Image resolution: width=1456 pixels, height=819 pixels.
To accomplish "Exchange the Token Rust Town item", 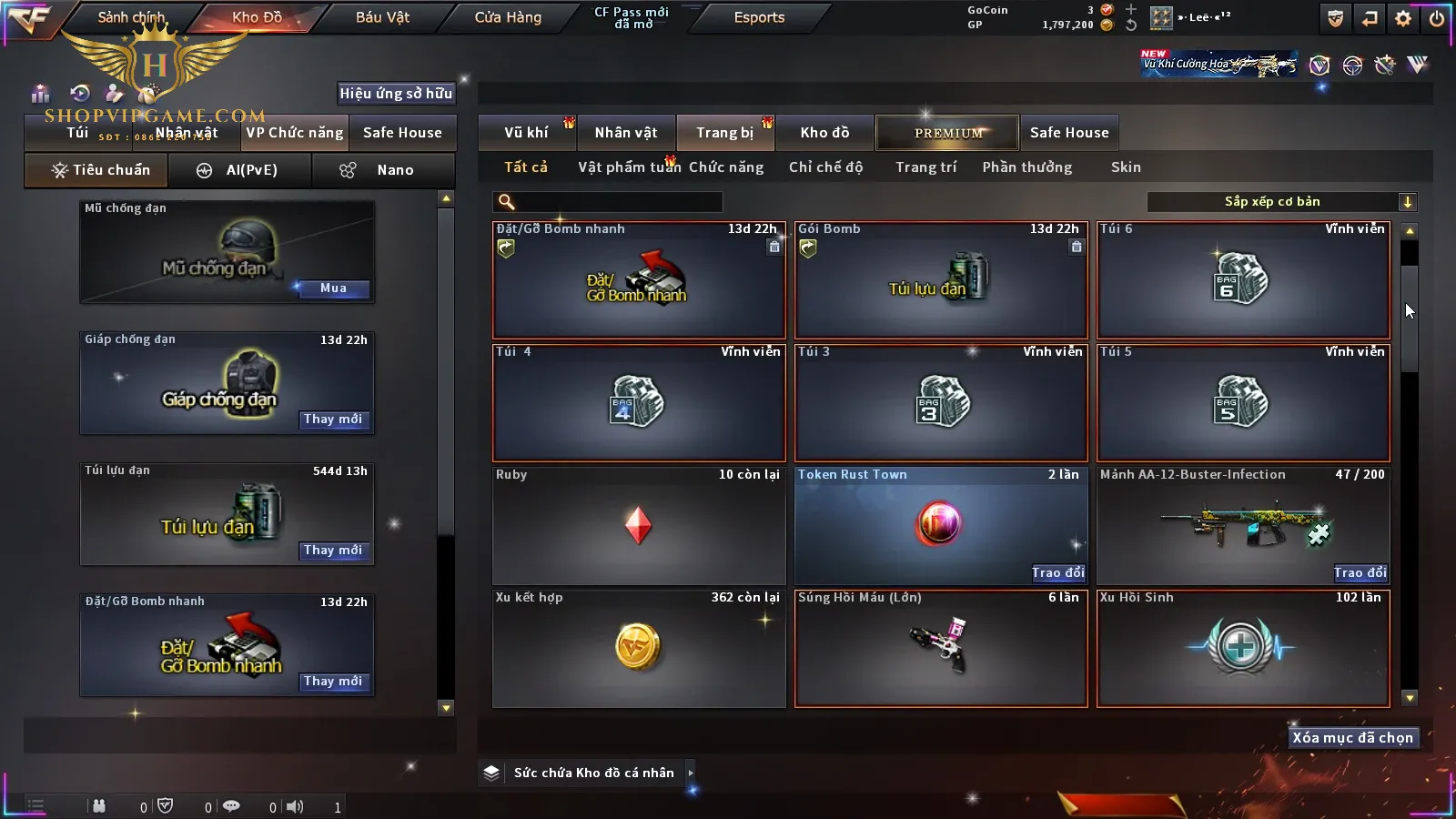I will [x=1057, y=572].
